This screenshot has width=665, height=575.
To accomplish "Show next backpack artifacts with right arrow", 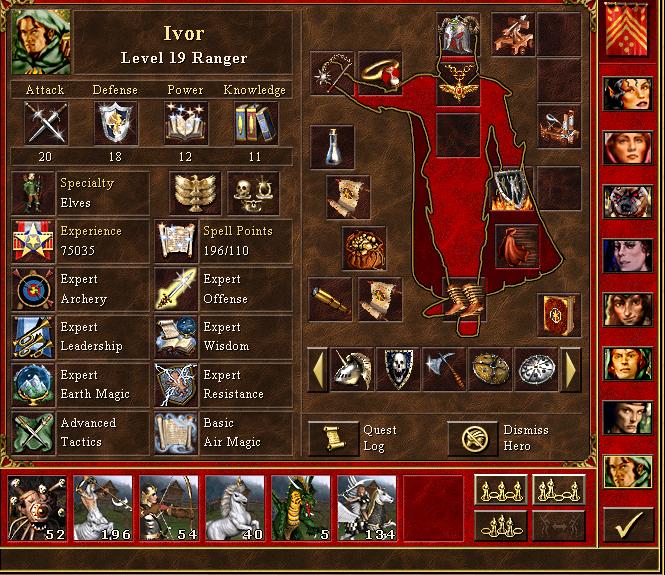I will point(572,369).
